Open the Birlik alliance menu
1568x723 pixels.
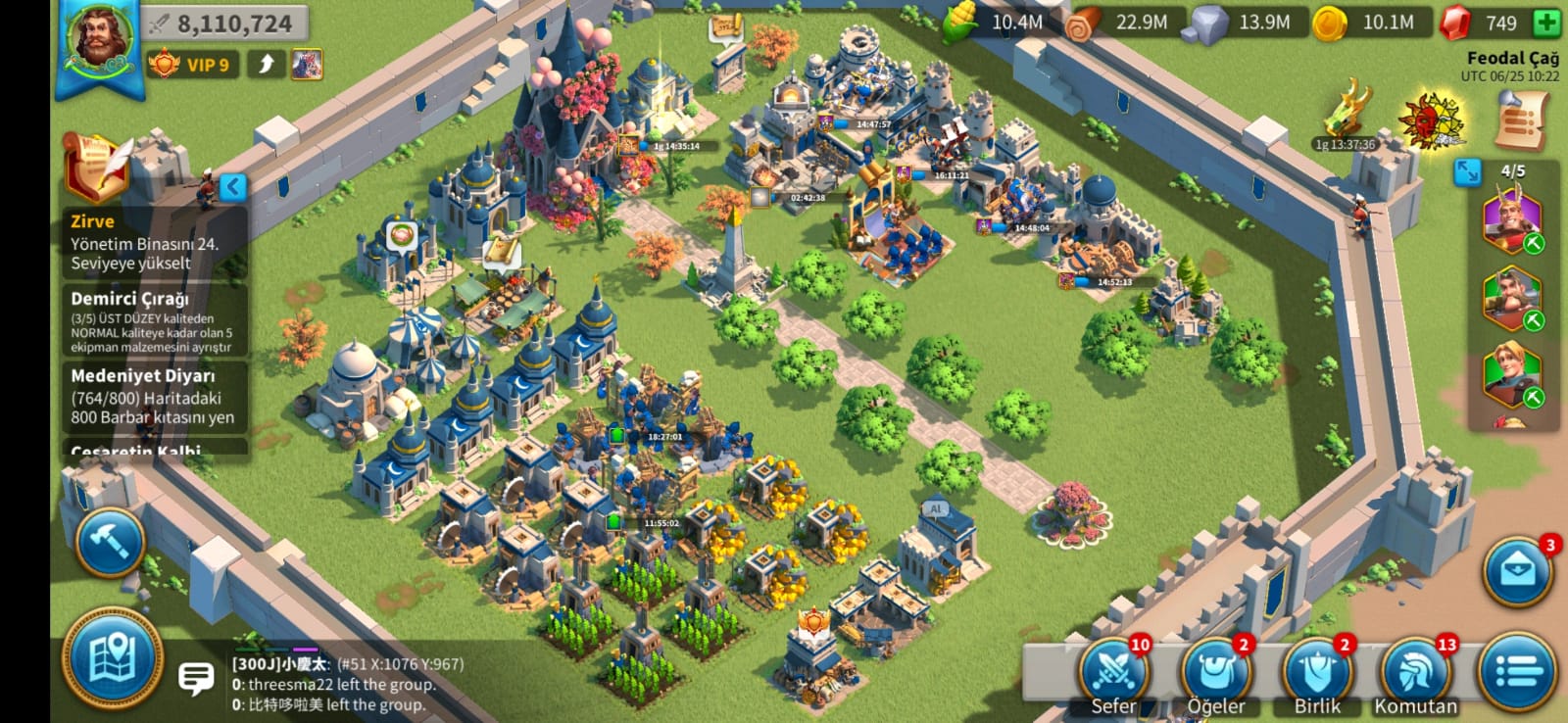tap(1317, 675)
